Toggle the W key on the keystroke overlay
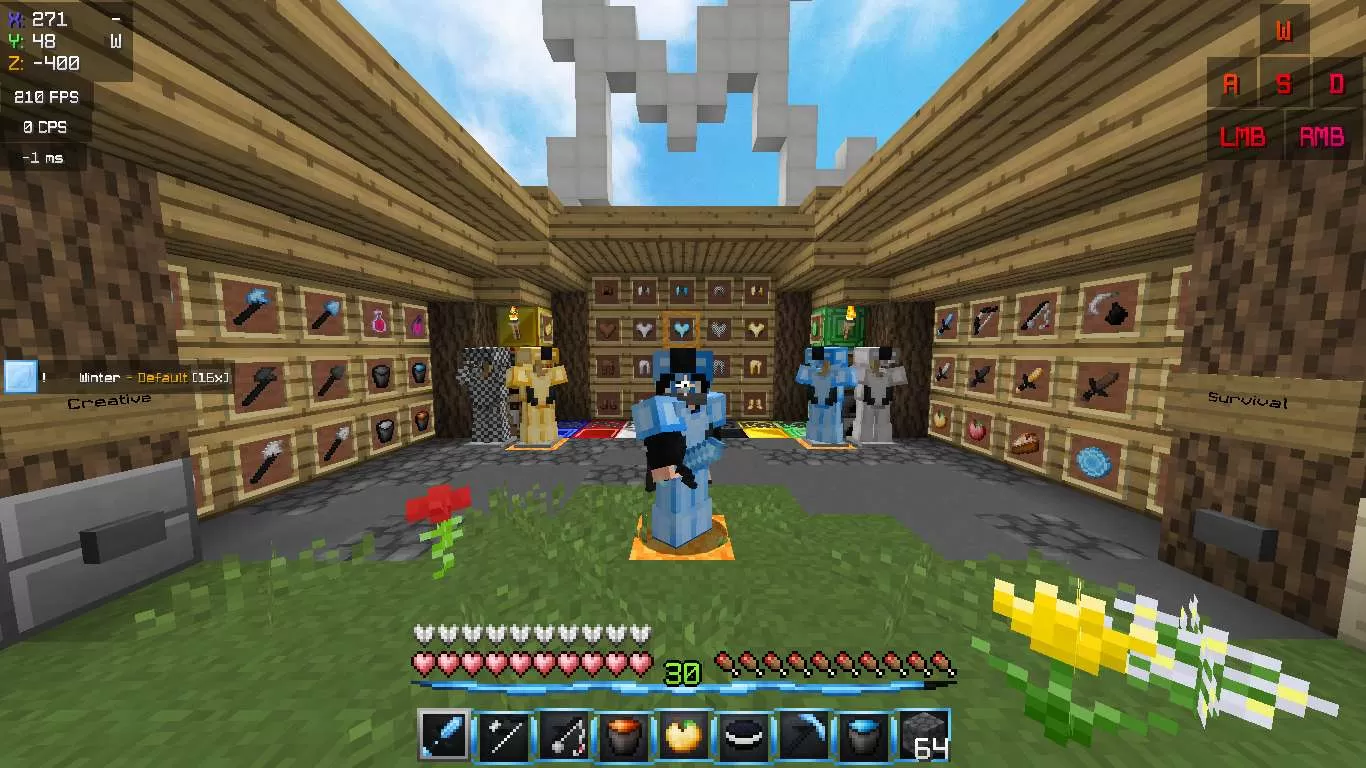Image resolution: width=1366 pixels, height=768 pixels. 1286,30
